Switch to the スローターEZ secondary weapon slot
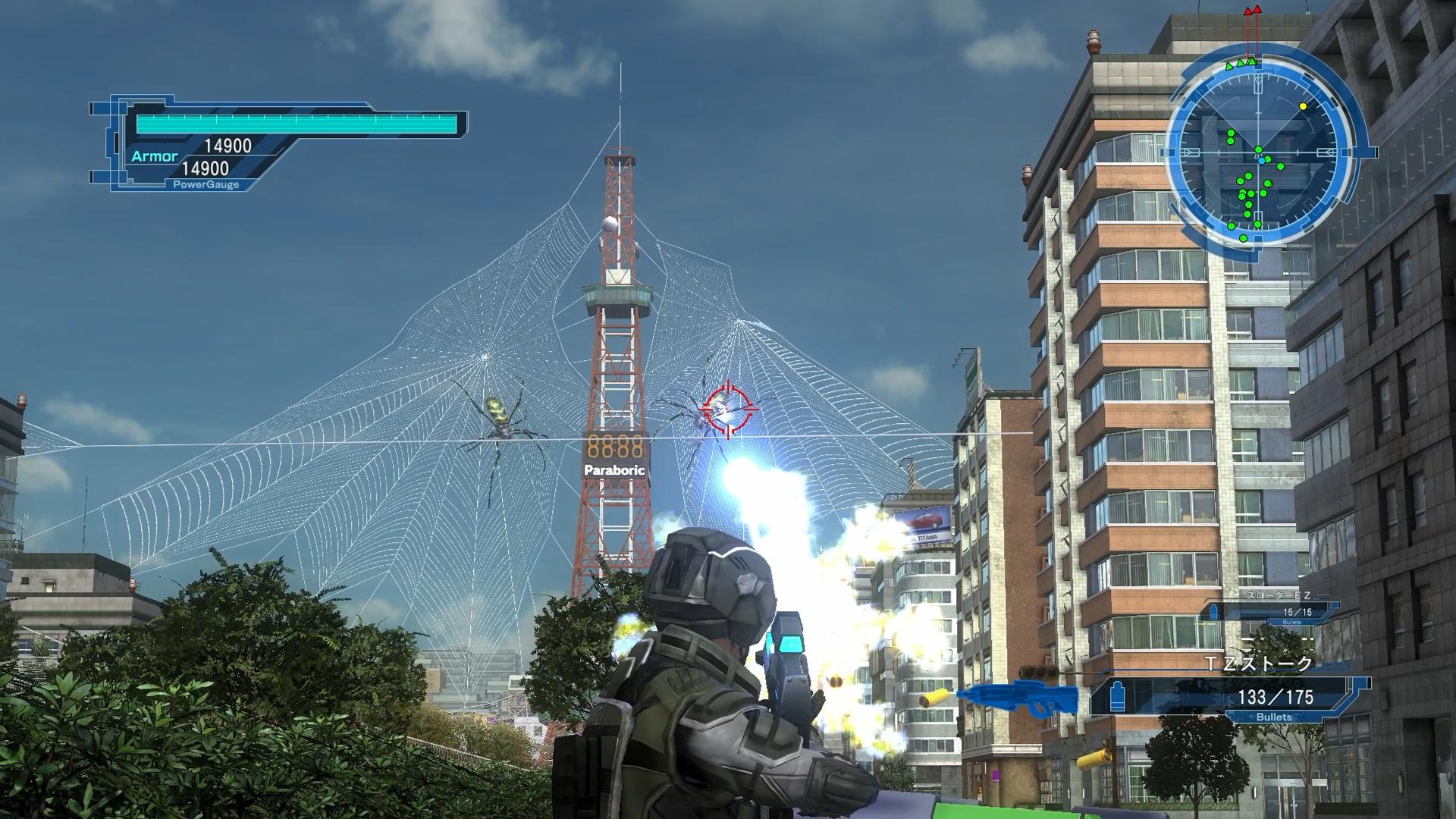Viewport: 1456px width, 819px height. [x=1275, y=610]
